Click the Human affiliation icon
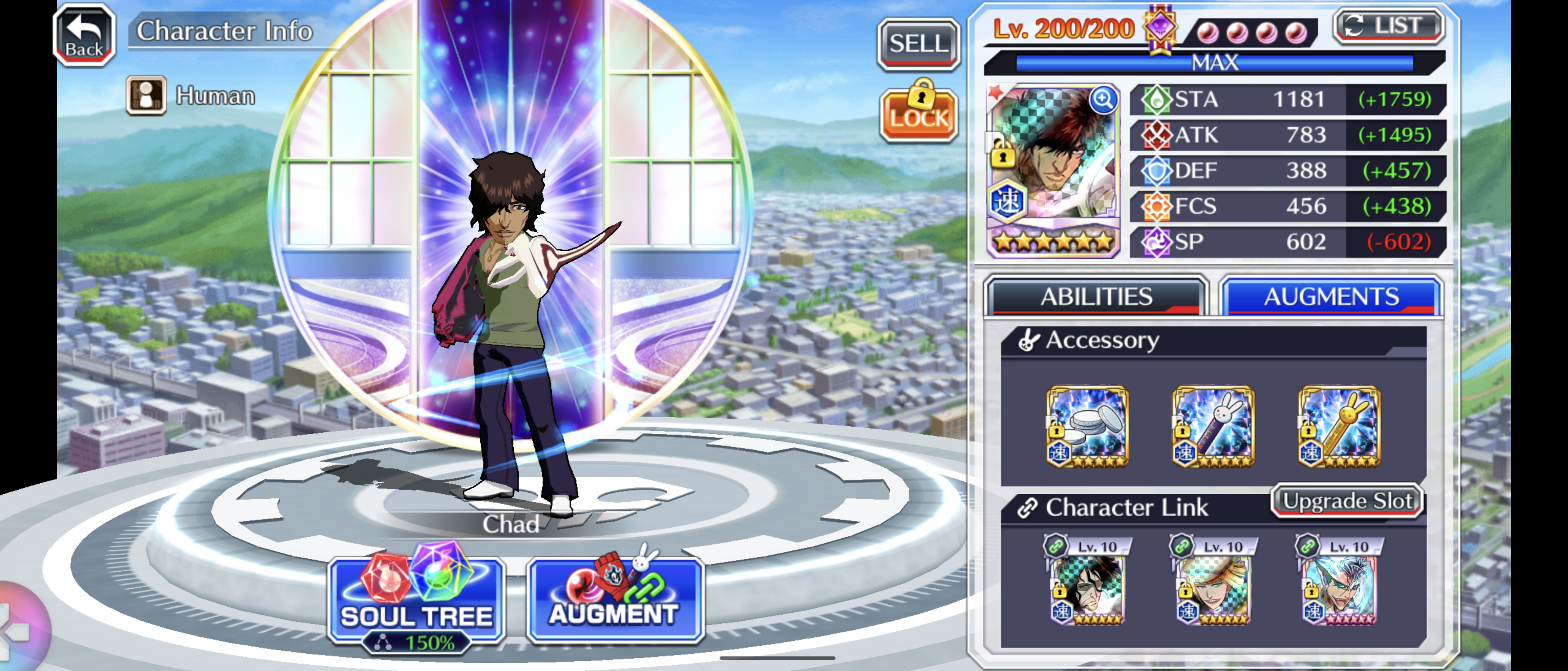Screen dimensions: 1568x671 146,96
